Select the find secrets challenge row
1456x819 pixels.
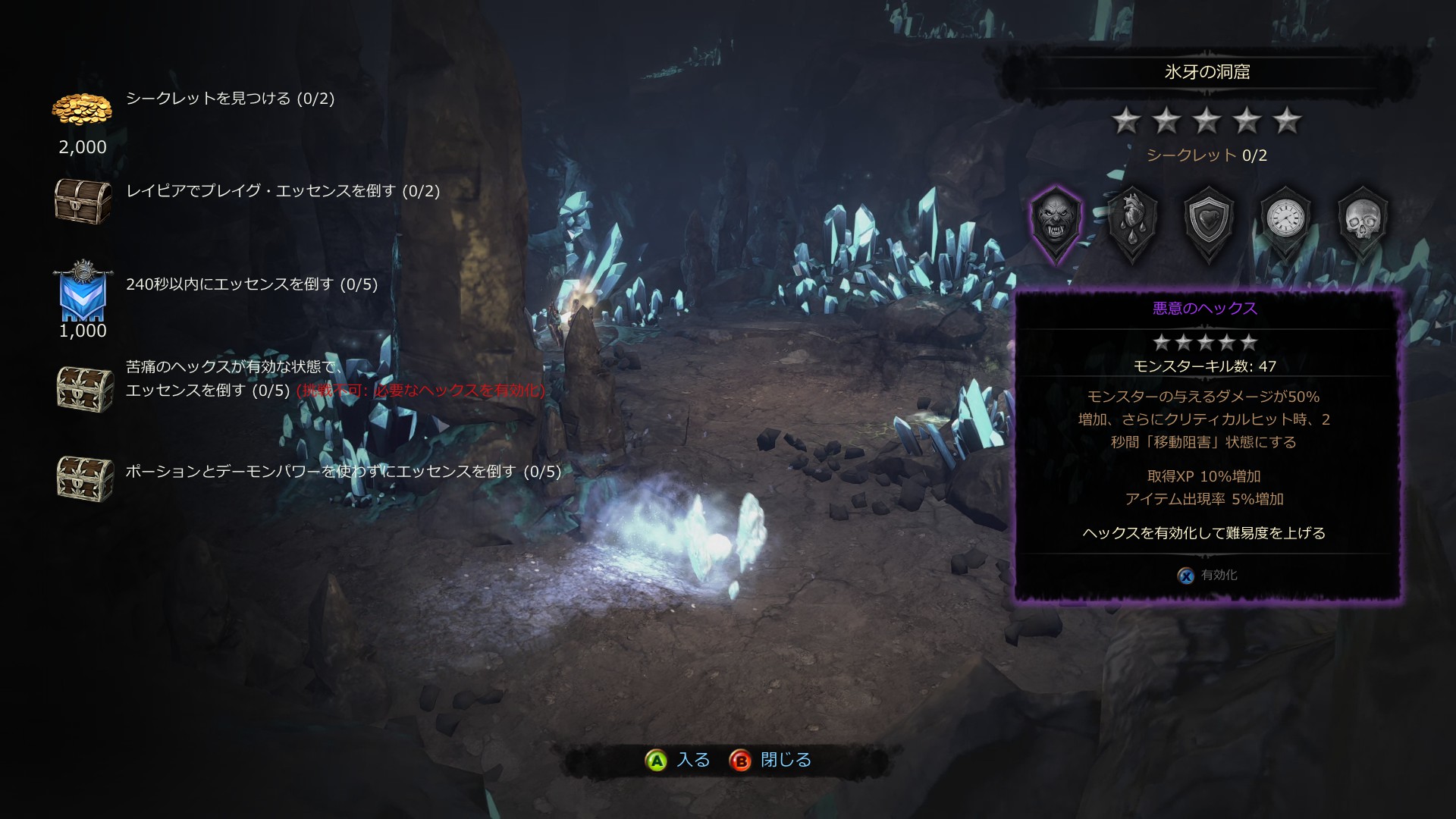[230, 99]
